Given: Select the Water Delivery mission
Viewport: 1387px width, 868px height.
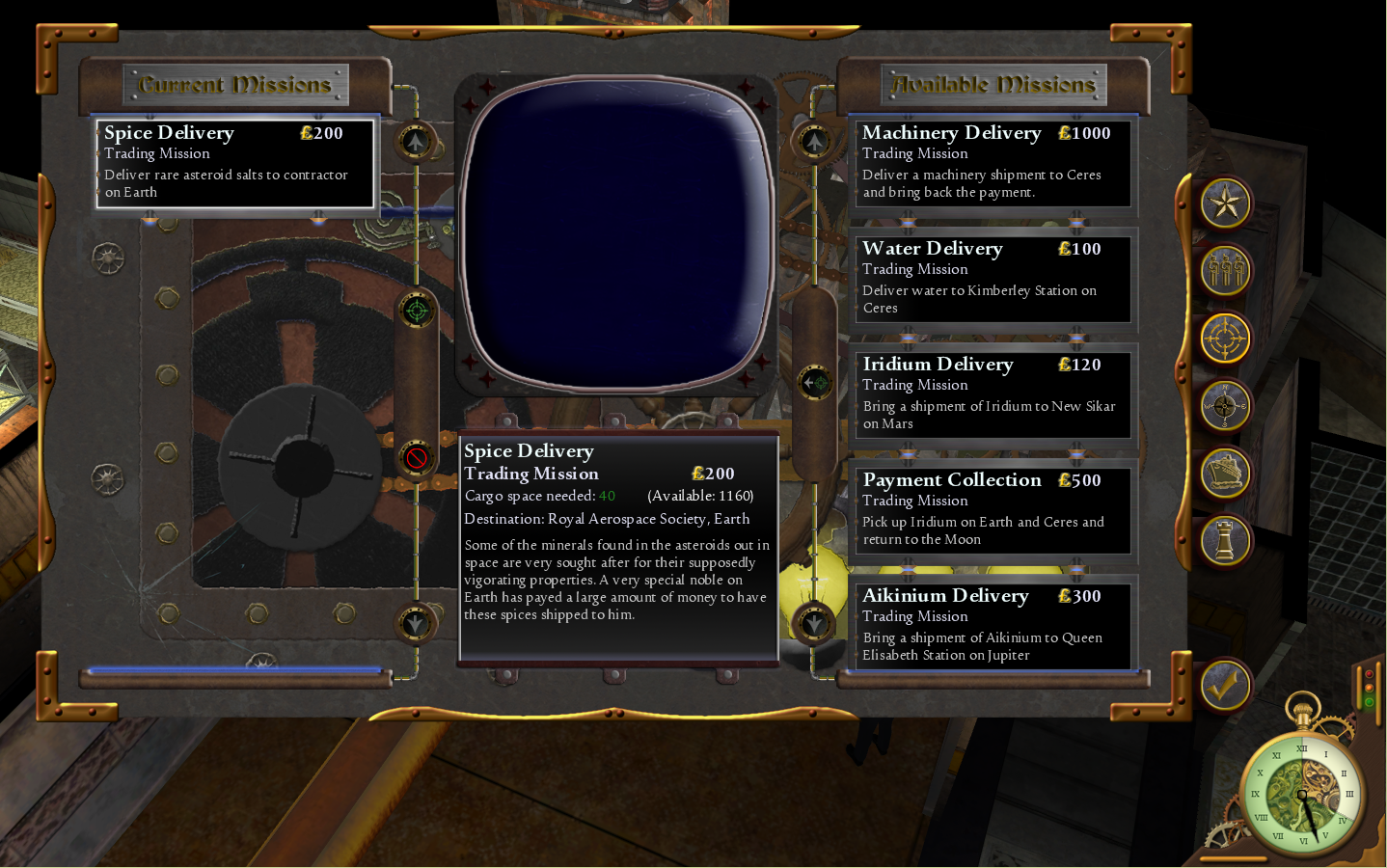Looking at the screenshot, I should [993, 278].
